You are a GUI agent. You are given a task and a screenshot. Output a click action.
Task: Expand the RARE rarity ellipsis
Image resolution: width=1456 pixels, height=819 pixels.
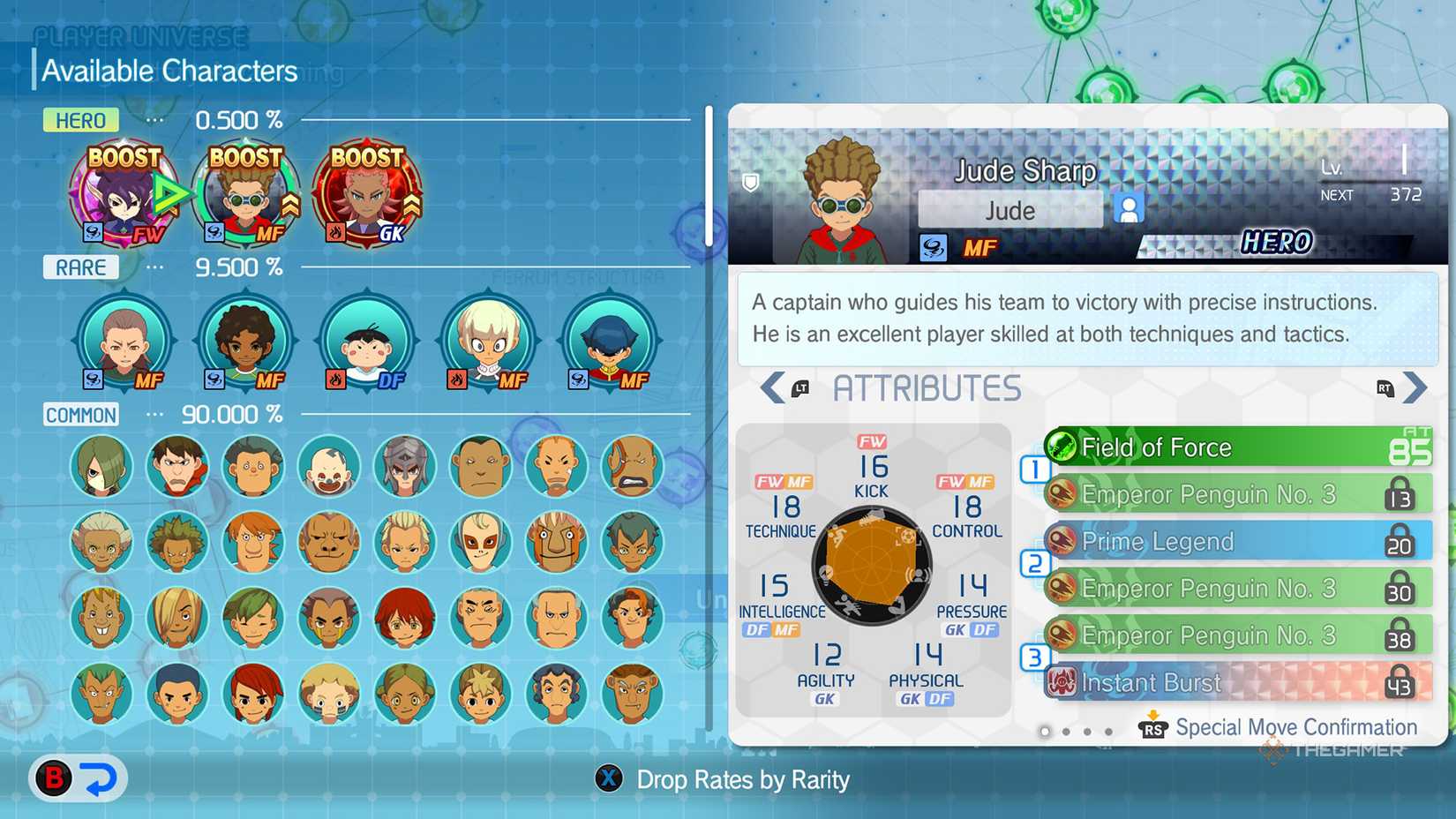pyautogui.click(x=154, y=267)
